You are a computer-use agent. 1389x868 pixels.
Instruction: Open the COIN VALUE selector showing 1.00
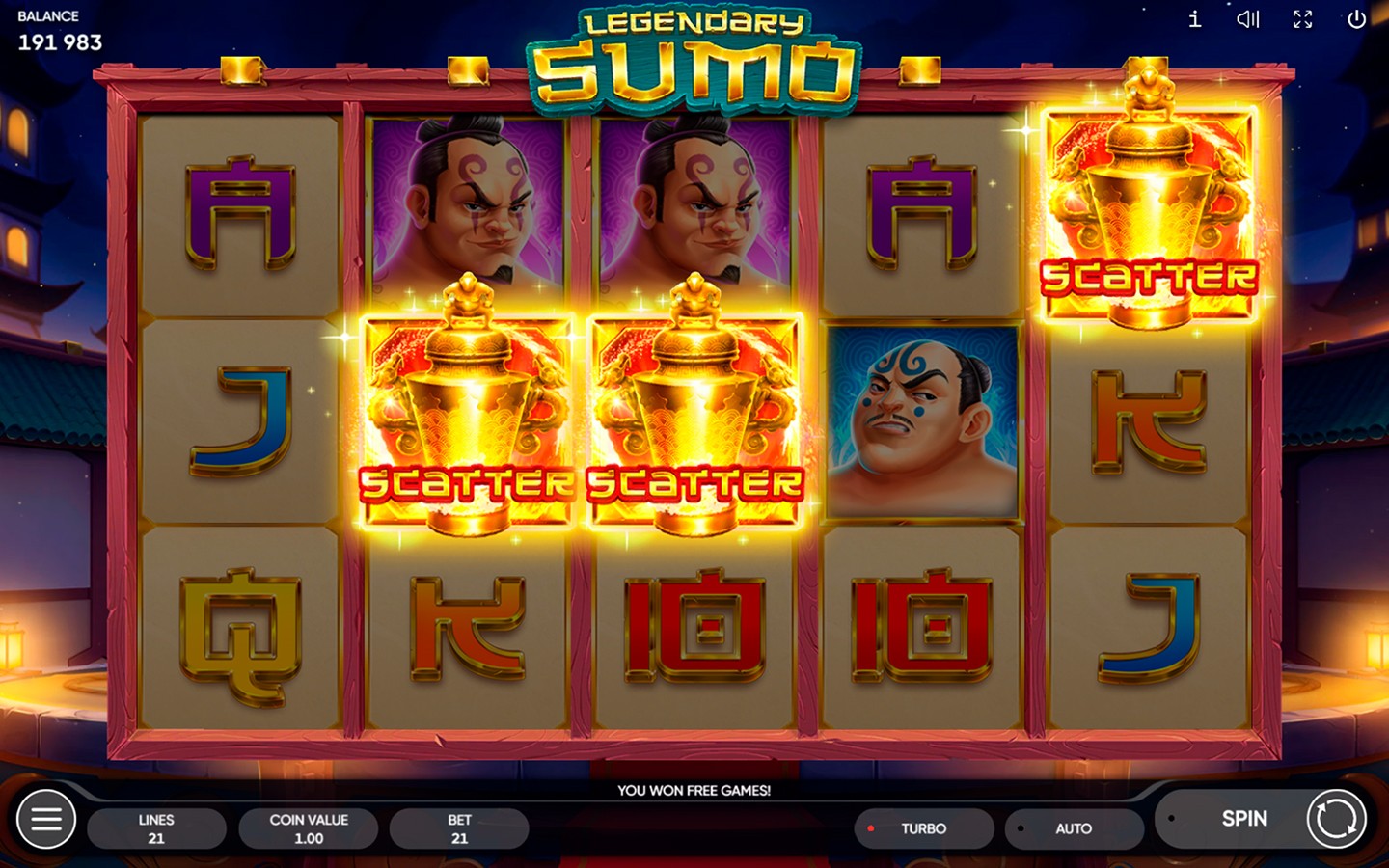click(x=309, y=827)
